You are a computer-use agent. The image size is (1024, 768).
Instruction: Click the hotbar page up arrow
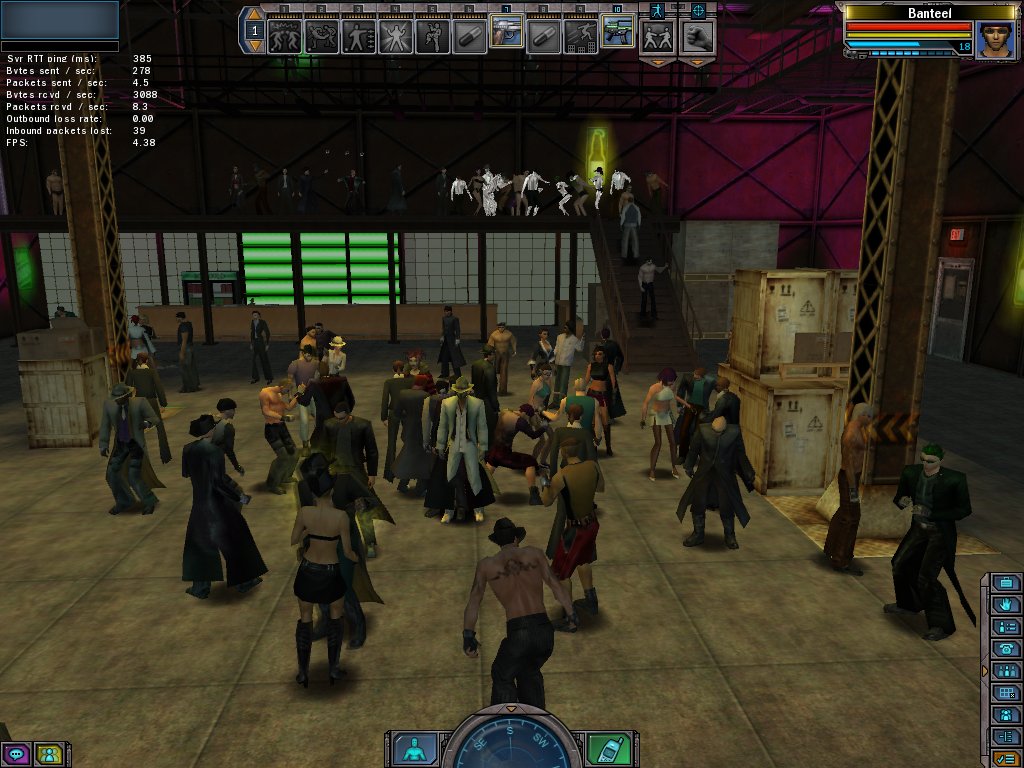254,16
